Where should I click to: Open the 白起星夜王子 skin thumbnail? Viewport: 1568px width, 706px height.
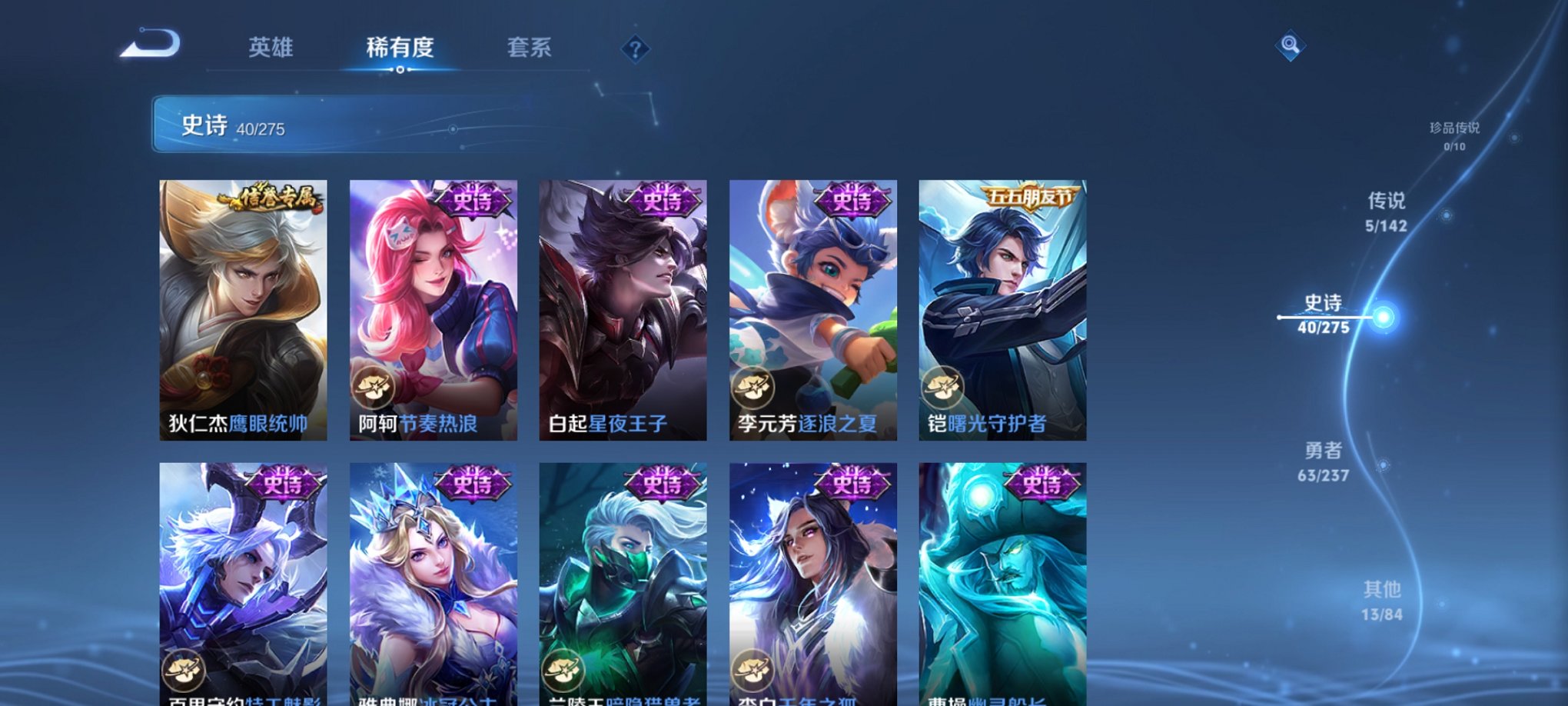pos(624,308)
